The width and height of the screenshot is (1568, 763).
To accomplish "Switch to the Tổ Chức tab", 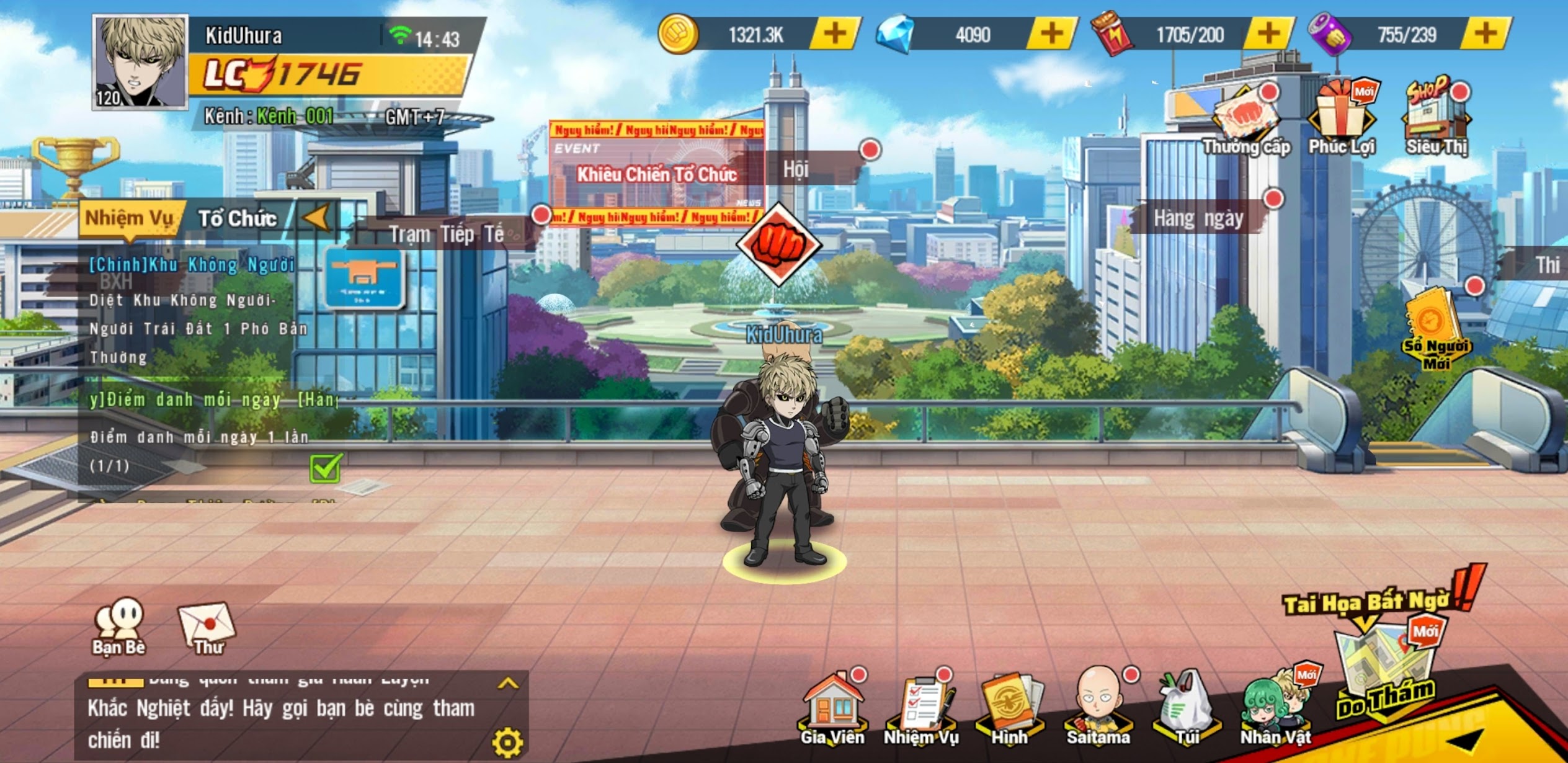I will (238, 219).
